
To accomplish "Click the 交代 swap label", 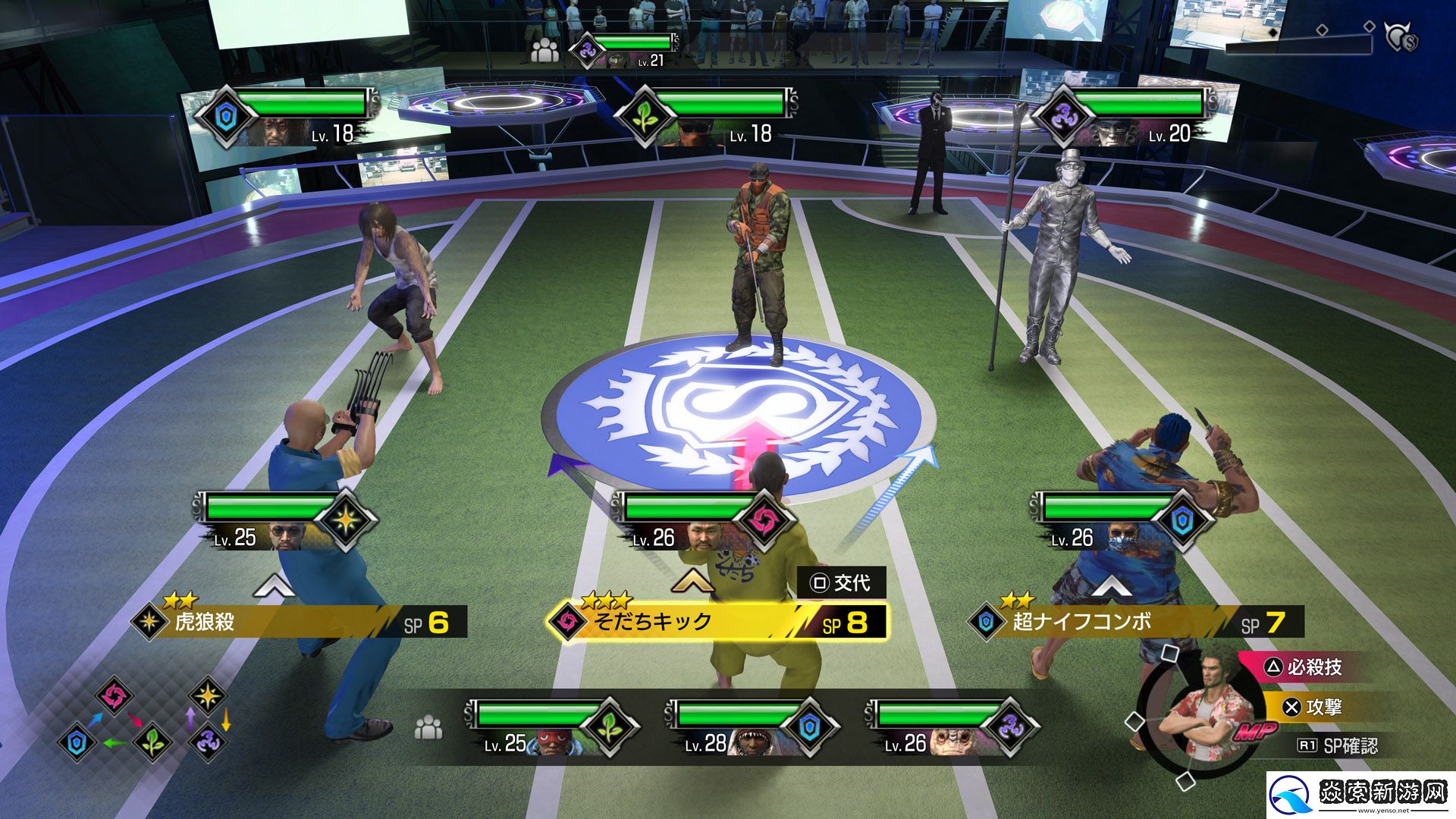I will [x=842, y=583].
